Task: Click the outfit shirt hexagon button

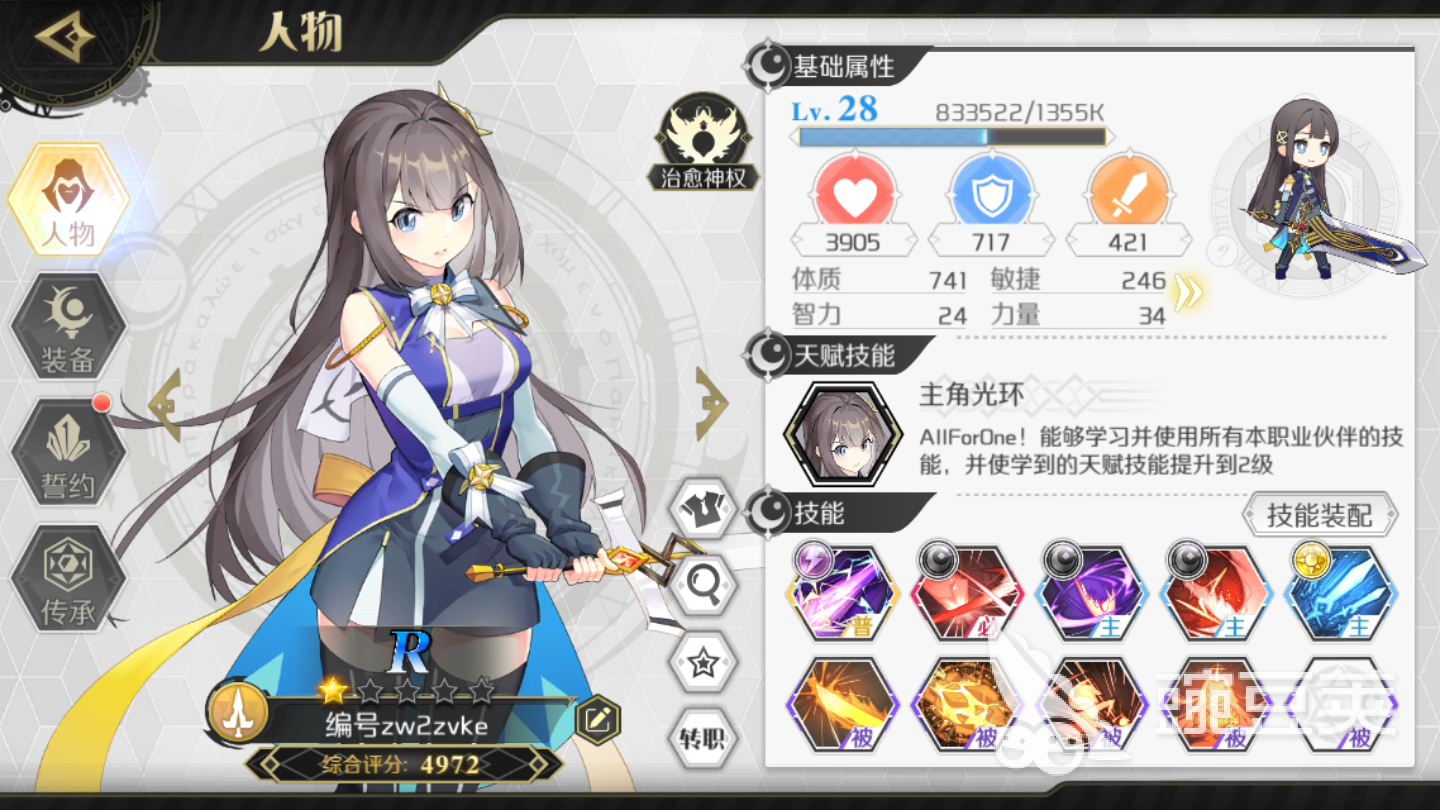Action: [701, 510]
